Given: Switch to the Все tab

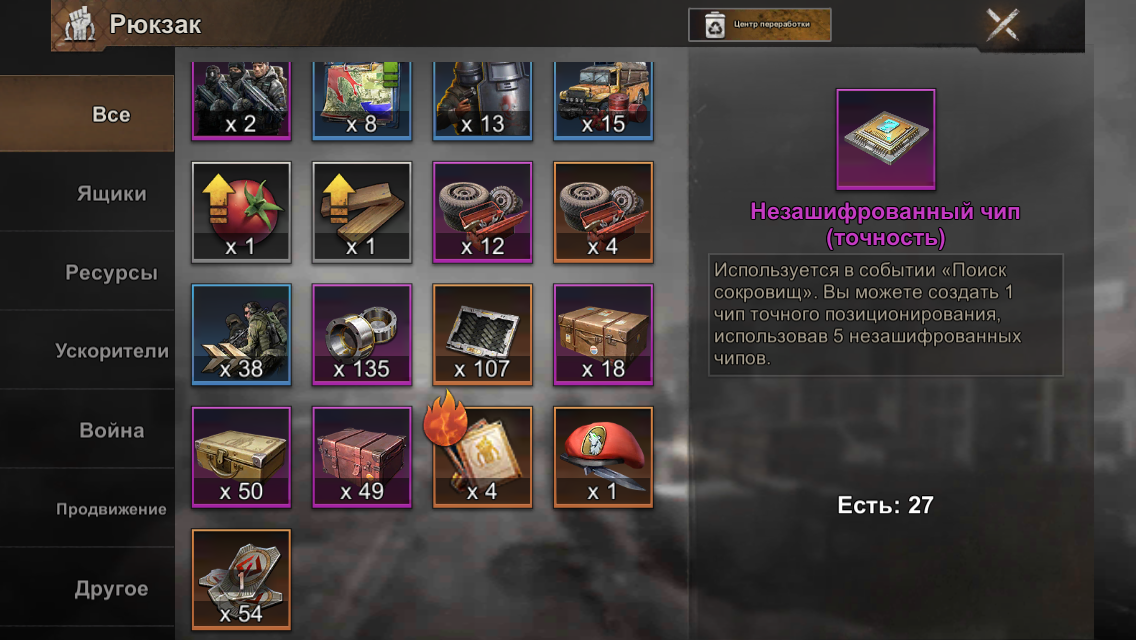Looking at the screenshot, I should click(x=110, y=115).
